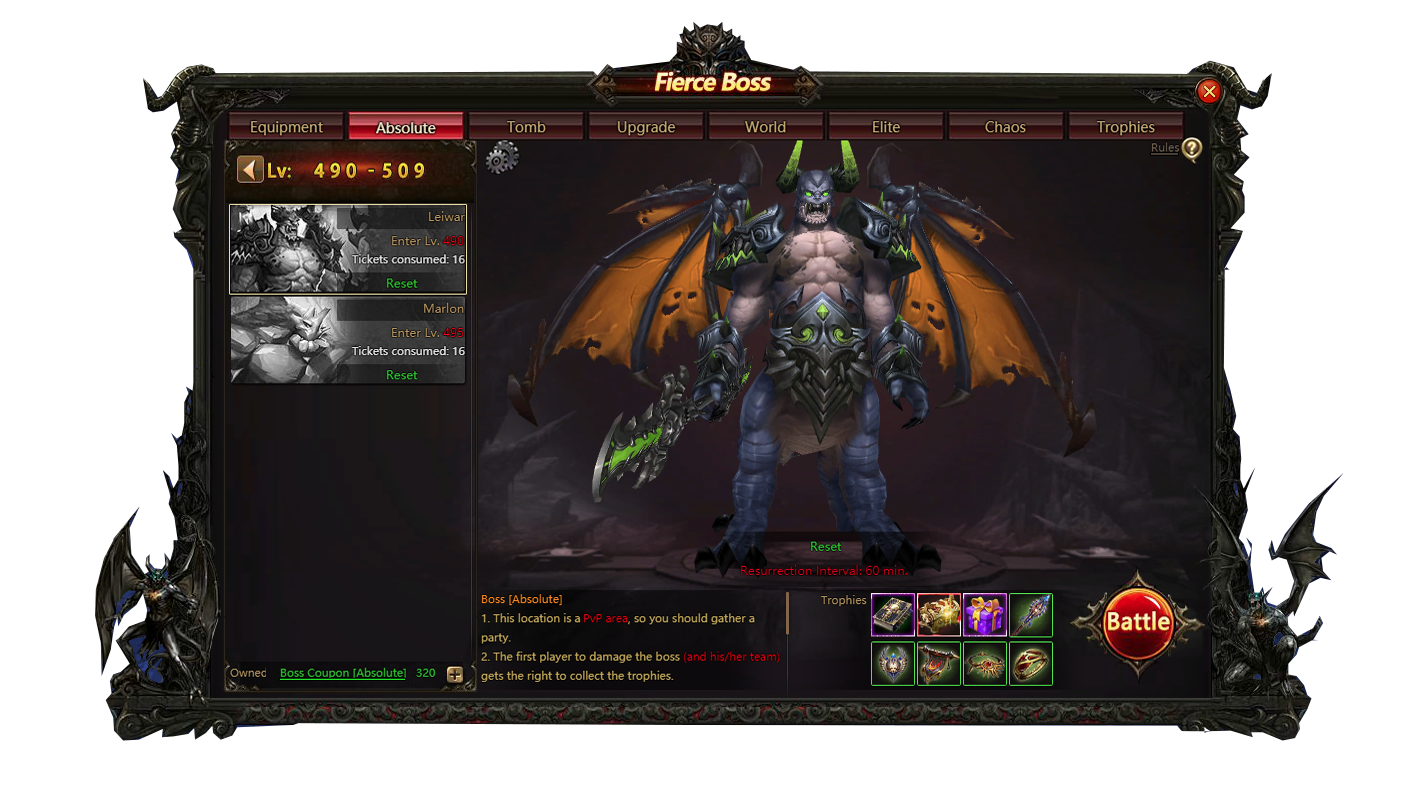This screenshot has height=807, width=1409.
Task: Switch to the Equipment tab
Action: coord(286,127)
